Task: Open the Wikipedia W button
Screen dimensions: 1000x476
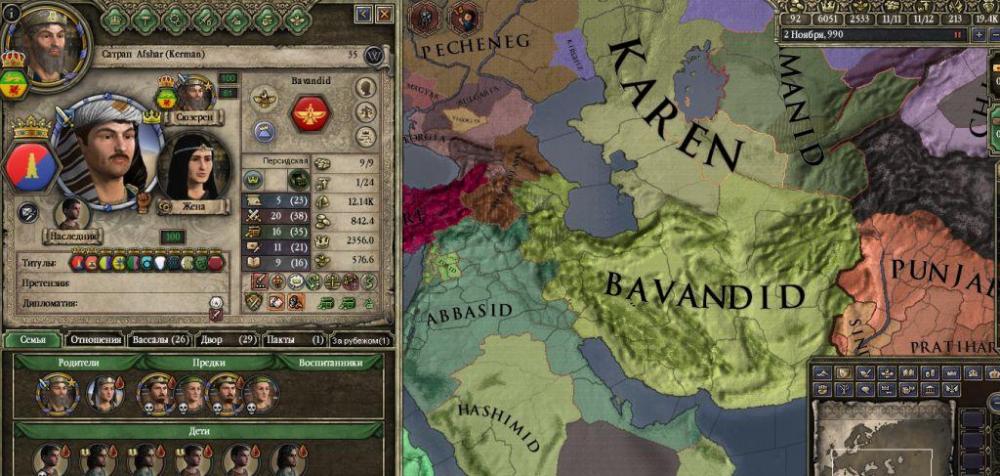Action: coord(375,56)
